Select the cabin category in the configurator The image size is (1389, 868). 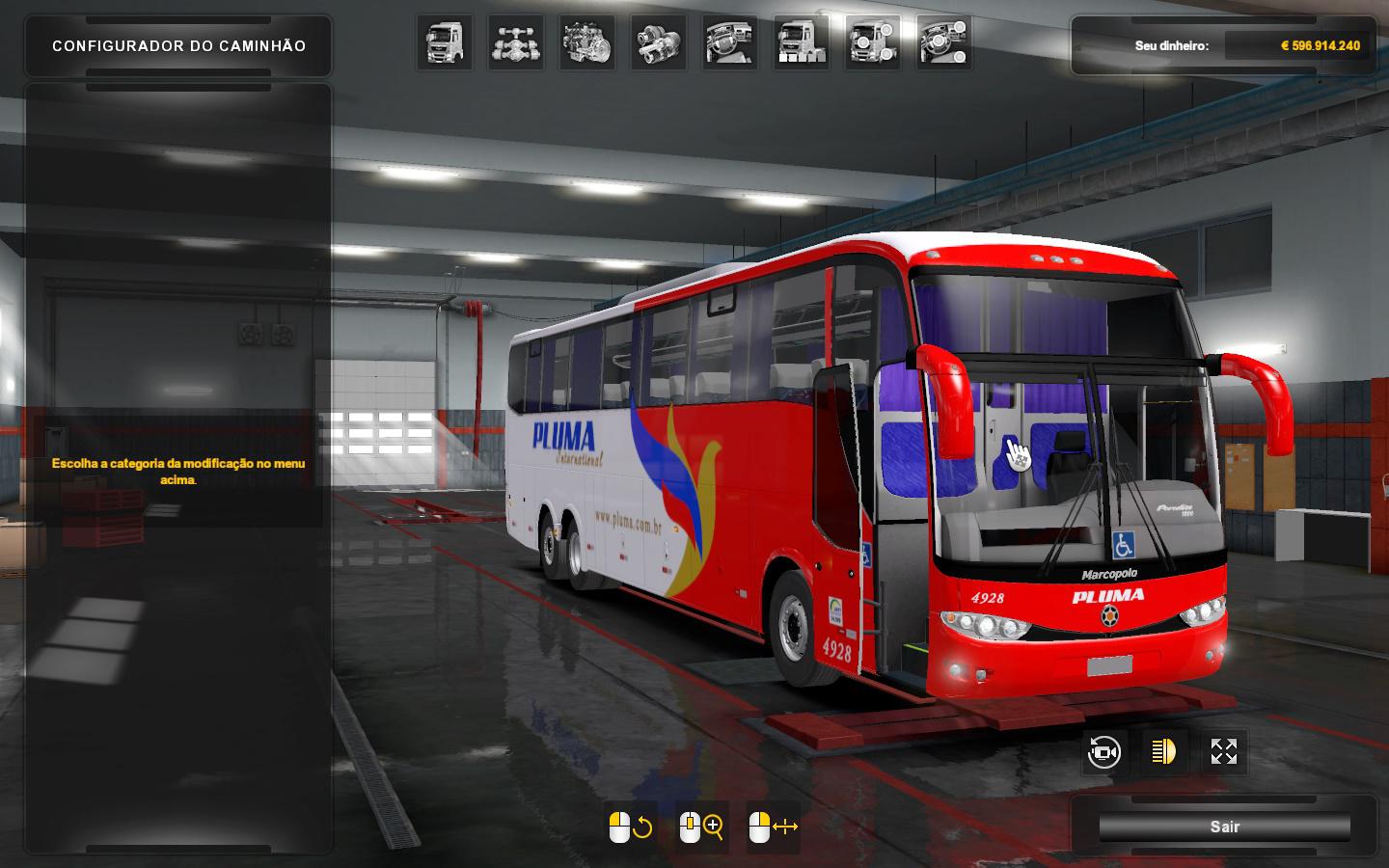point(445,45)
